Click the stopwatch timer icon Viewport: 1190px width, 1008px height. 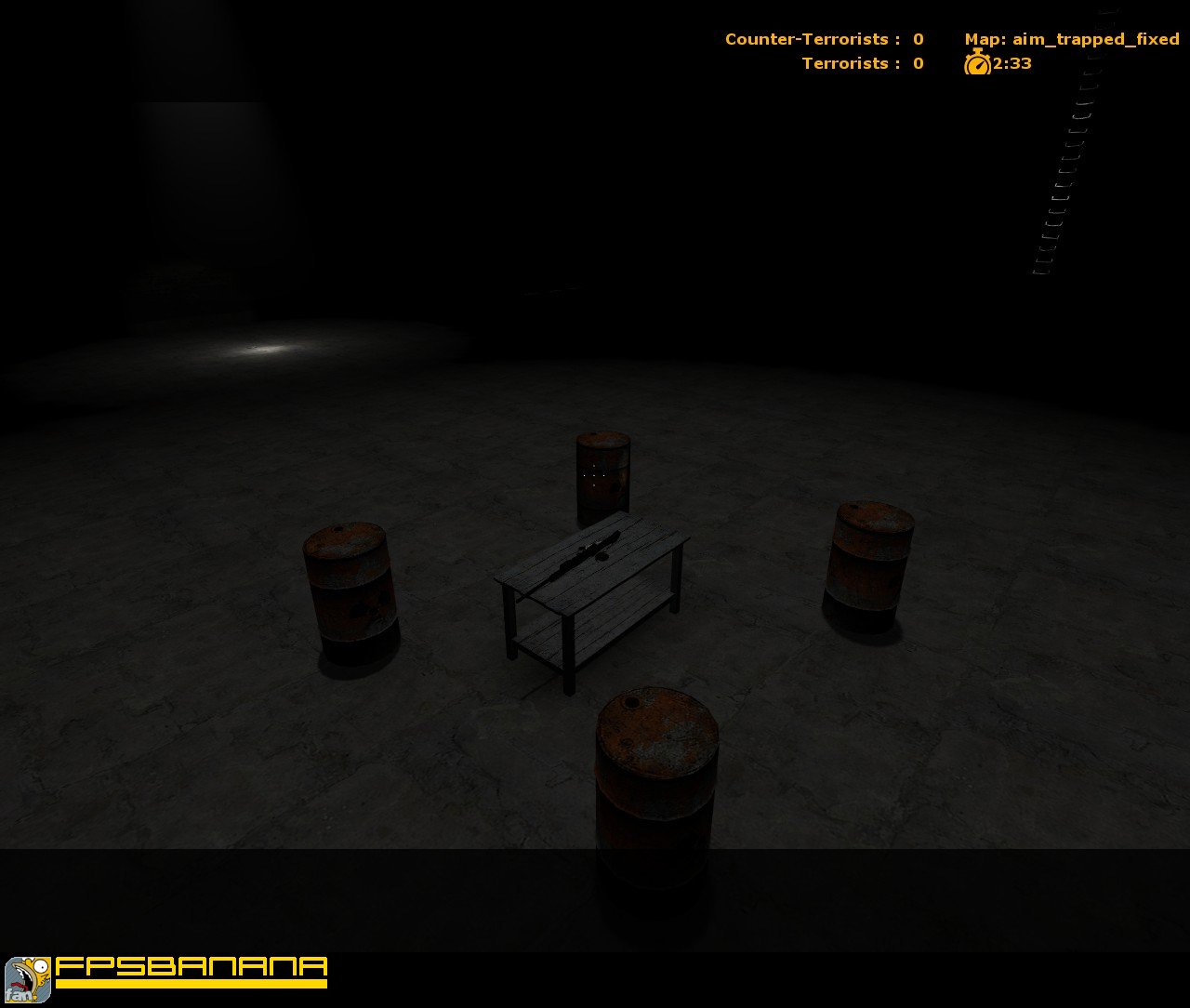[978, 64]
